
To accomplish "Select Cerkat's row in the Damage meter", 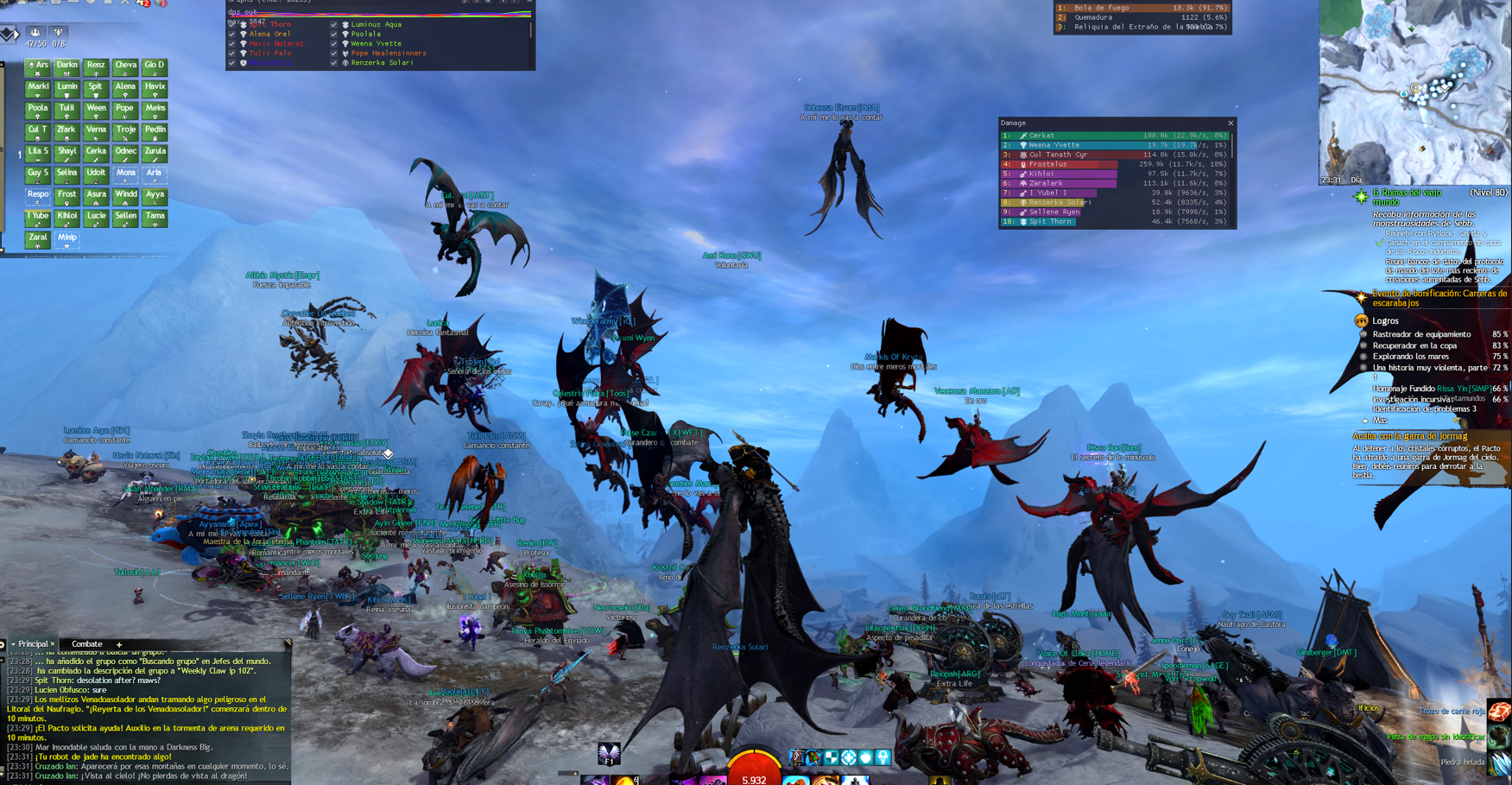I will [x=1114, y=136].
